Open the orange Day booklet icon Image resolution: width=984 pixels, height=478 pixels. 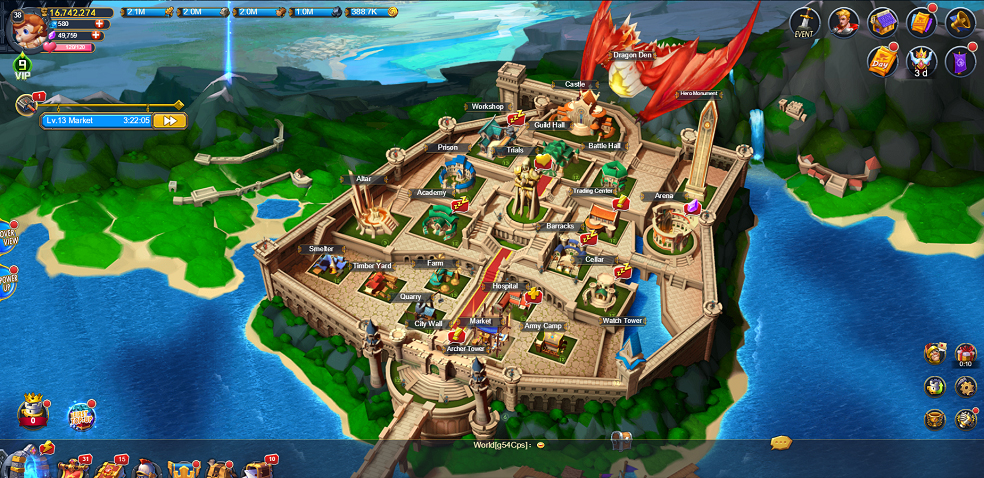pos(881,60)
